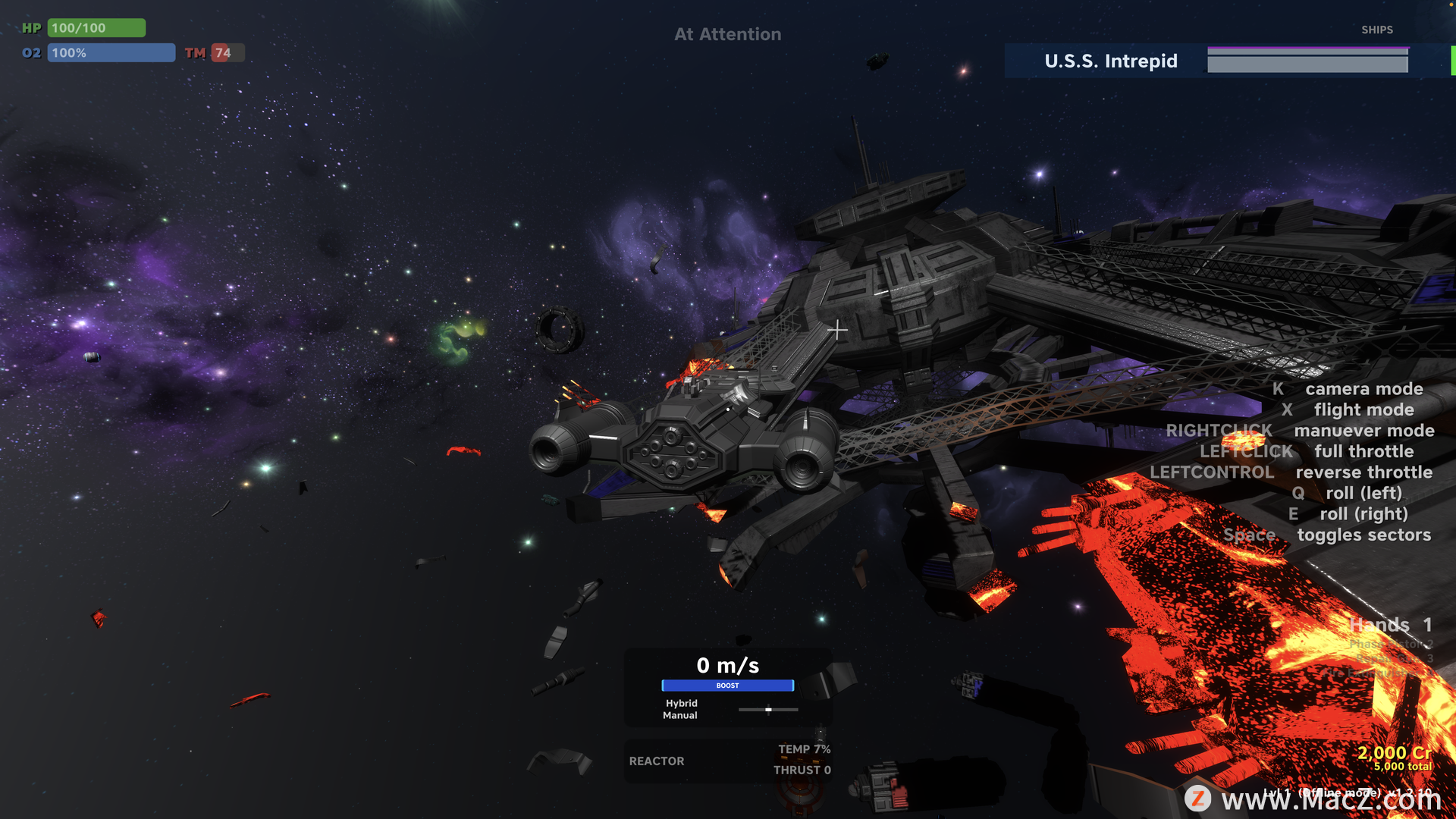
Task: Click the Hybrid Manual flight mode label
Action: 680,709
